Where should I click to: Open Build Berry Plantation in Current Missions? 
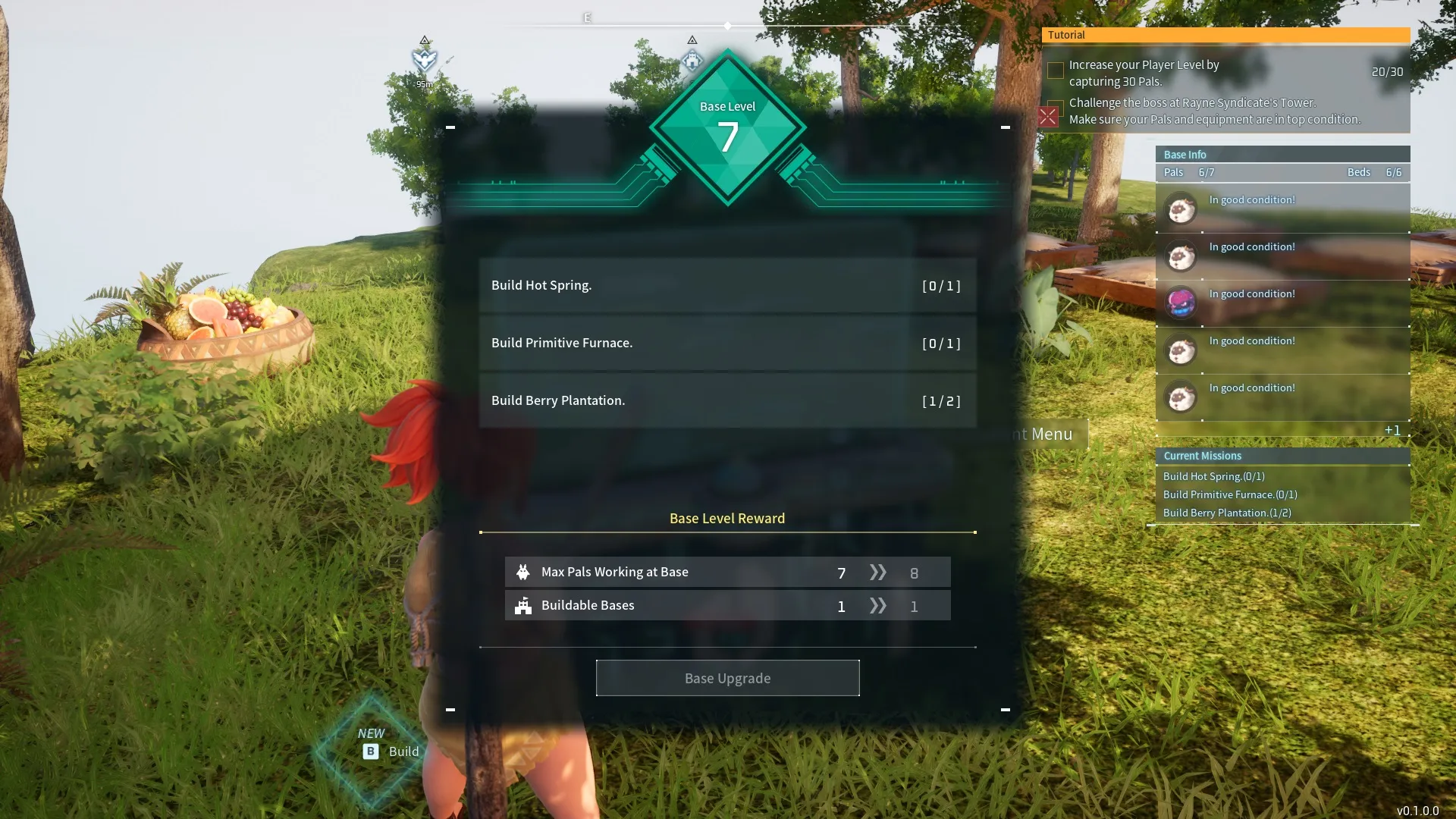click(x=1227, y=513)
